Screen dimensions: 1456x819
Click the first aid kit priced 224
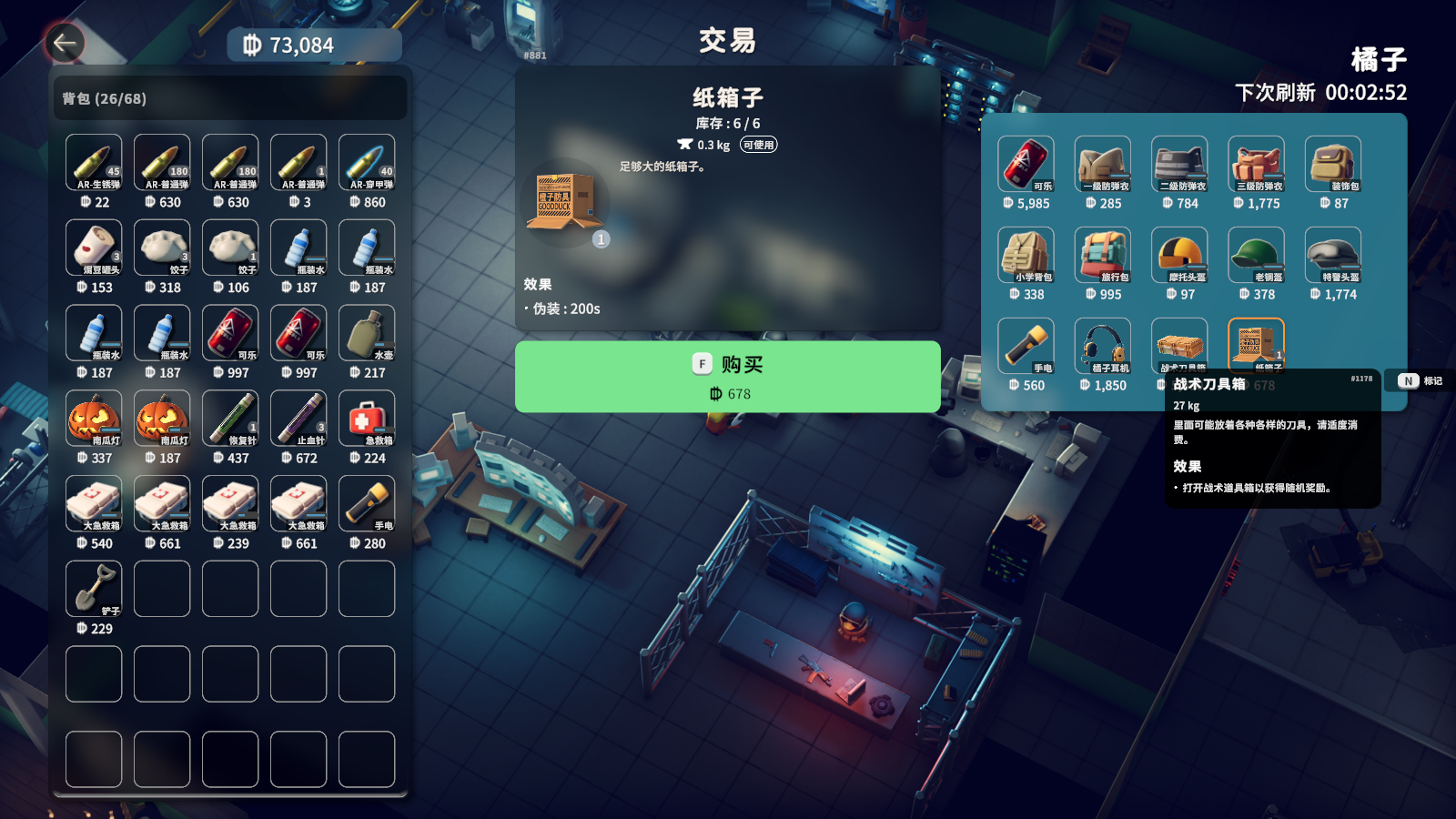(367, 419)
